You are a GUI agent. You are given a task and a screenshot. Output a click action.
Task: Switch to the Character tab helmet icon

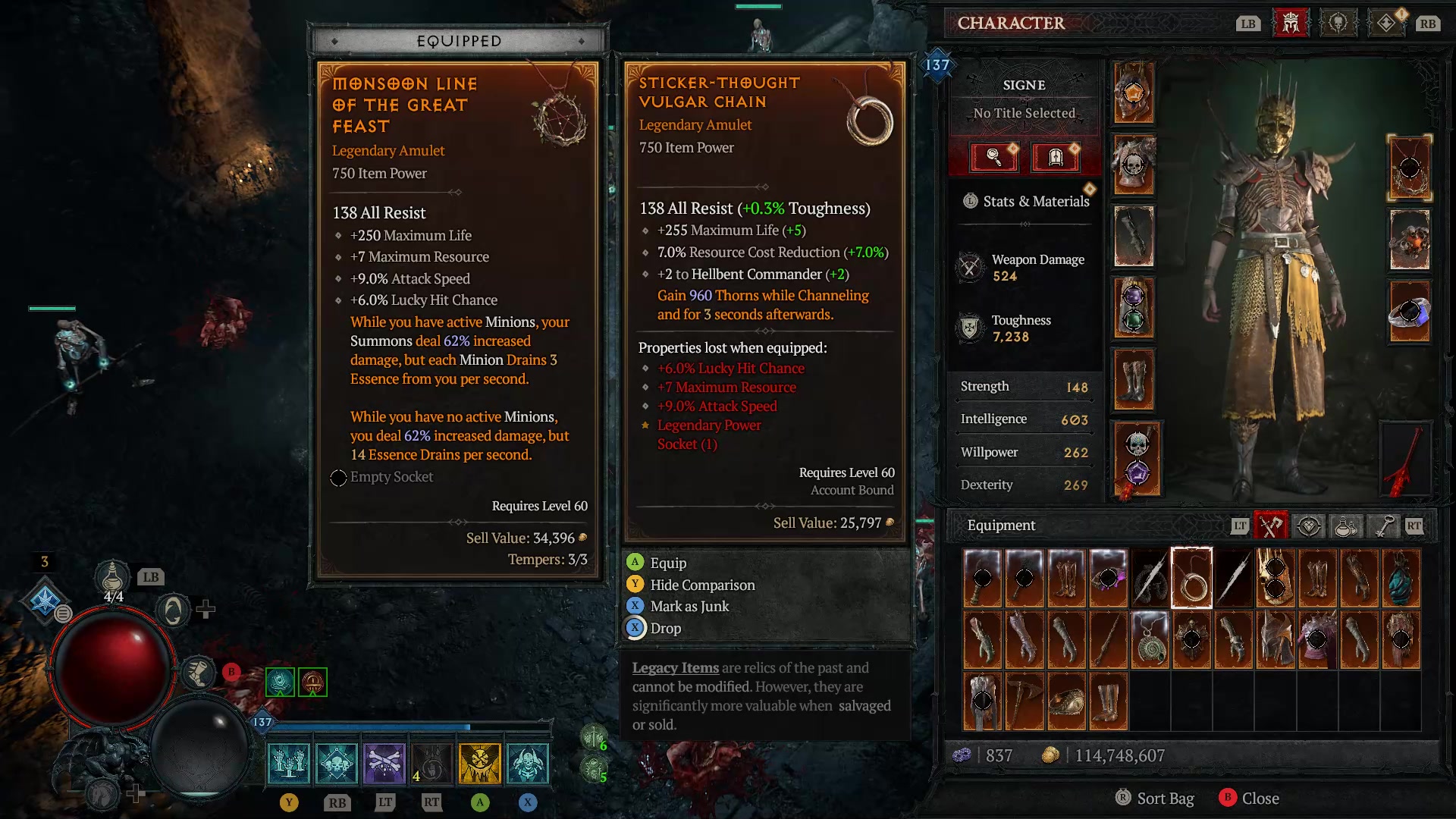pyautogui.click(x=1291, y=23)
